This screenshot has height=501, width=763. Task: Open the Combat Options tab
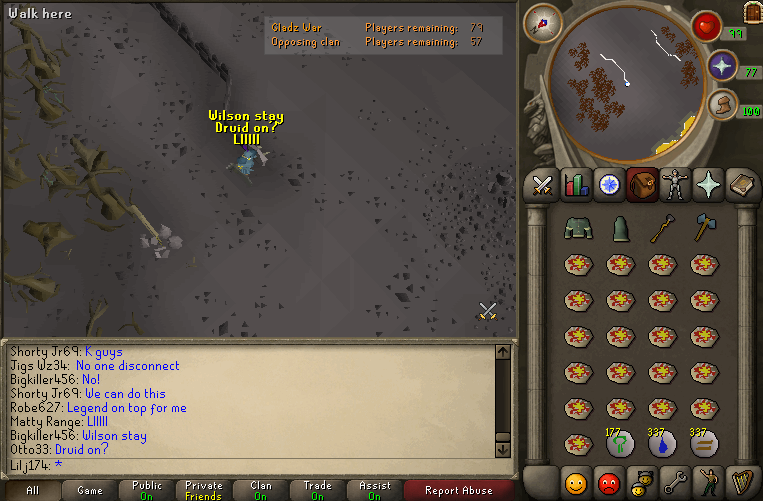point(542,184)
